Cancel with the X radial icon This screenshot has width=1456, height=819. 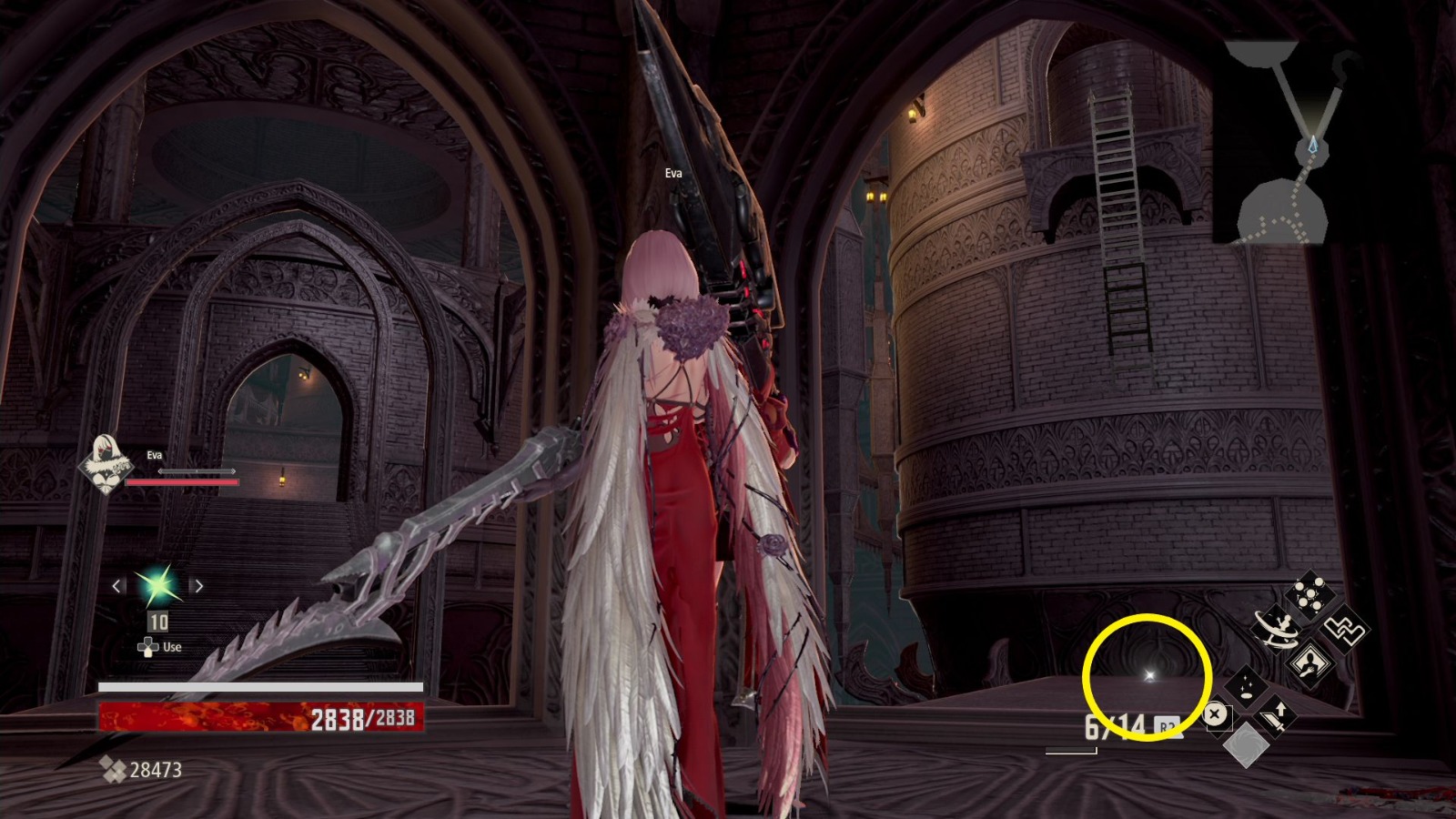1213,714
